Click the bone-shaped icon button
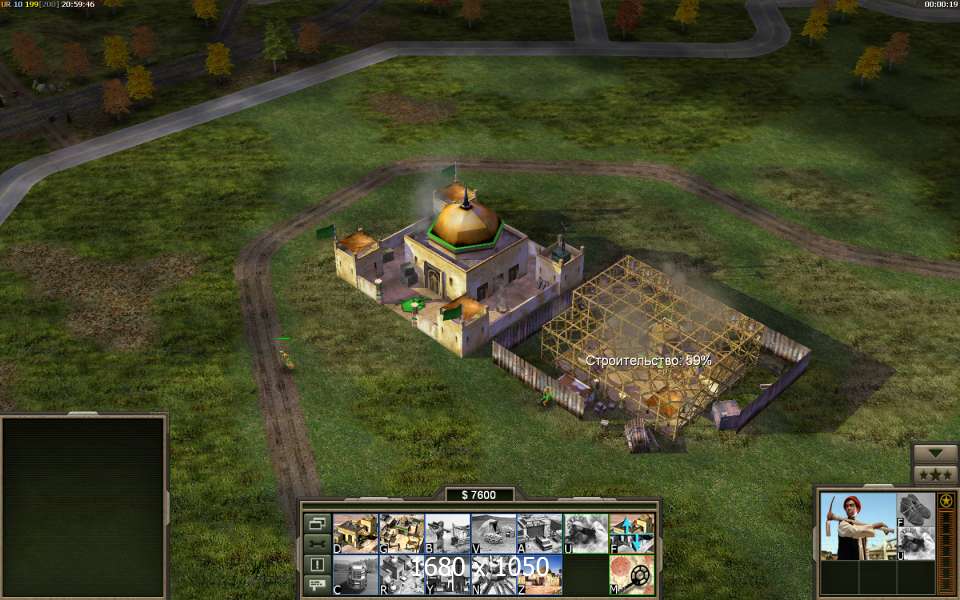Screen dimensions: 960x600 [317, 544]
